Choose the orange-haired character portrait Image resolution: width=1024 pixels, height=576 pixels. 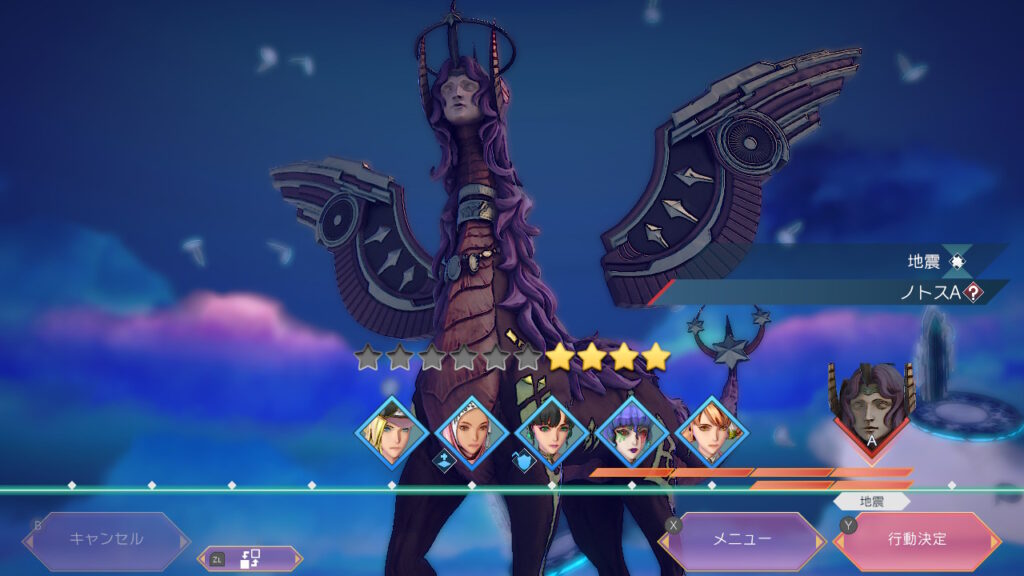(712, 433)
